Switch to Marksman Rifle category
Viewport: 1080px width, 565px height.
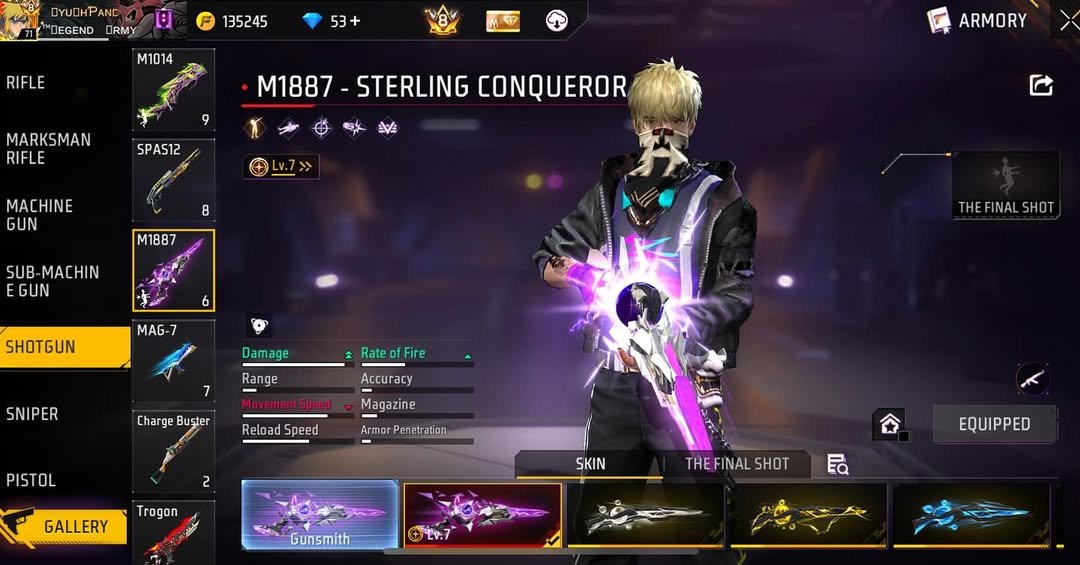pyautogui.click(x=48, y=149)
